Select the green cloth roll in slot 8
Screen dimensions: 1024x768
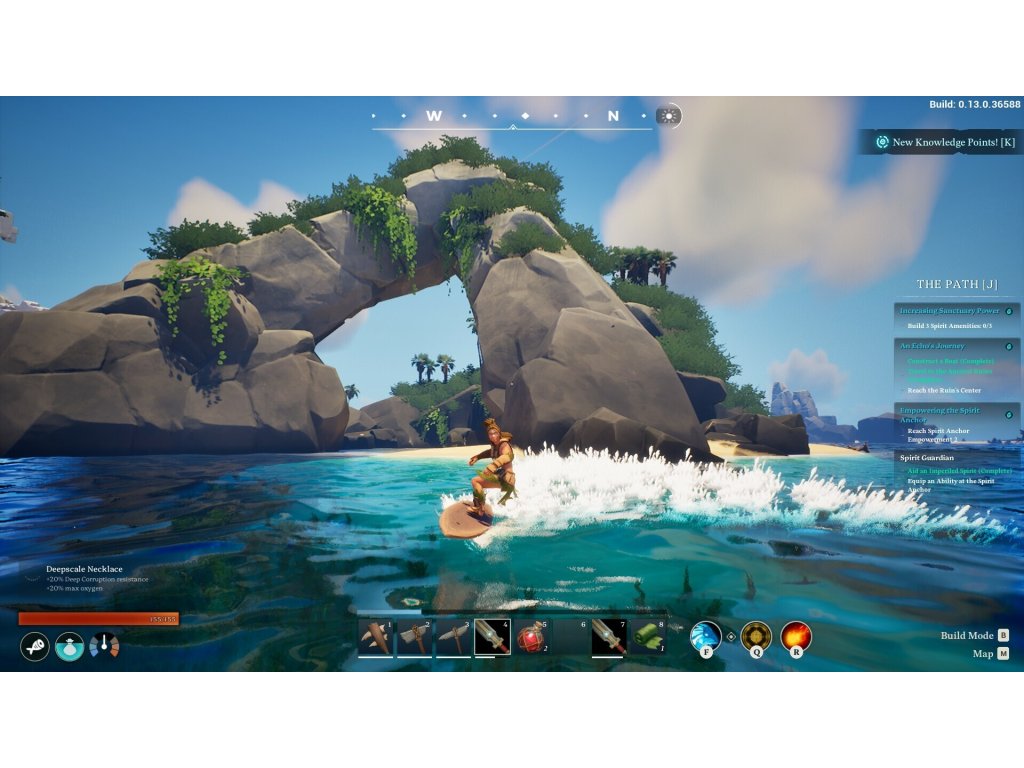648,637
